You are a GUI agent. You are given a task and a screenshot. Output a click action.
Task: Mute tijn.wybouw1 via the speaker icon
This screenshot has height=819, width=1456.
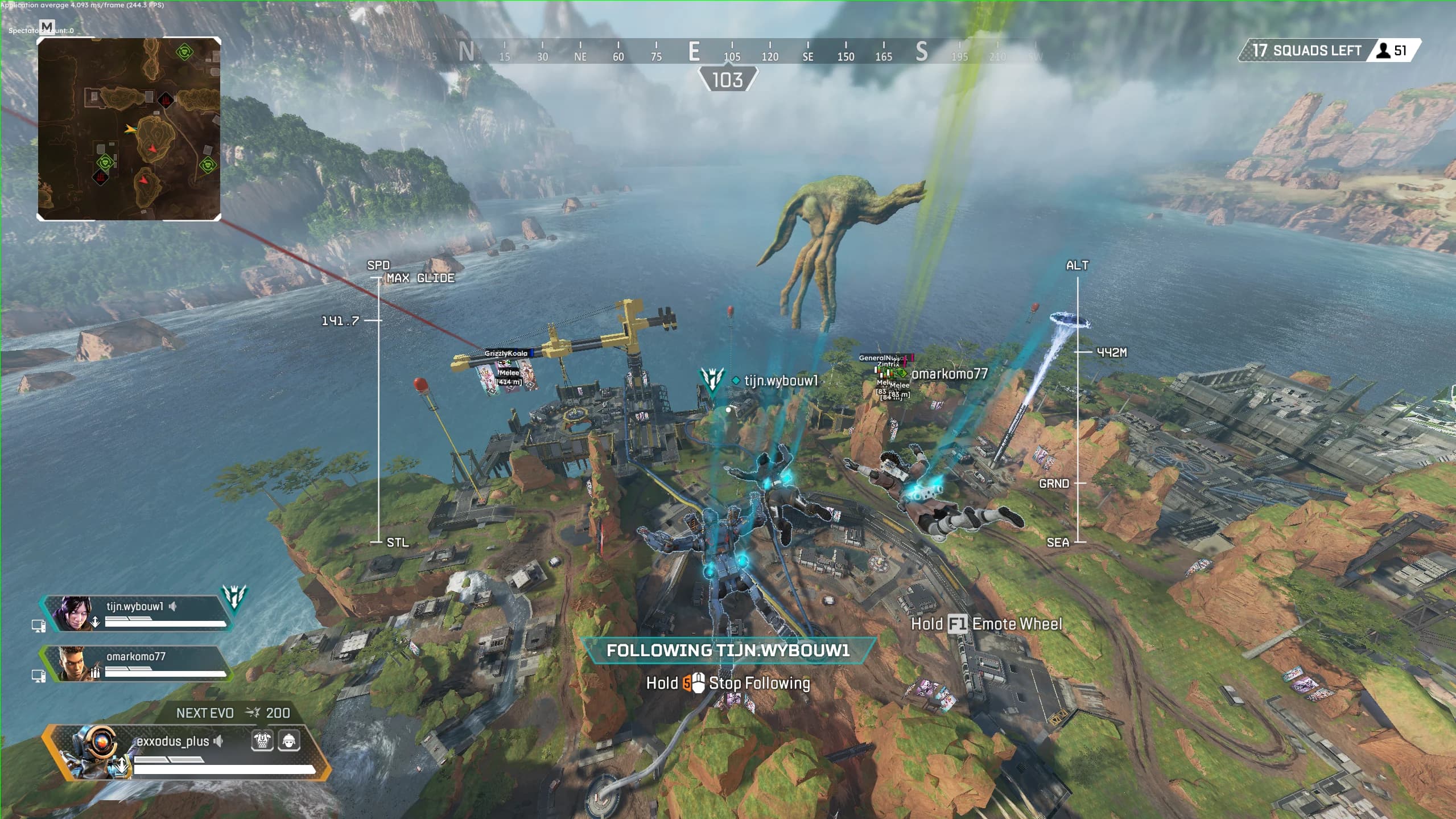172,606
